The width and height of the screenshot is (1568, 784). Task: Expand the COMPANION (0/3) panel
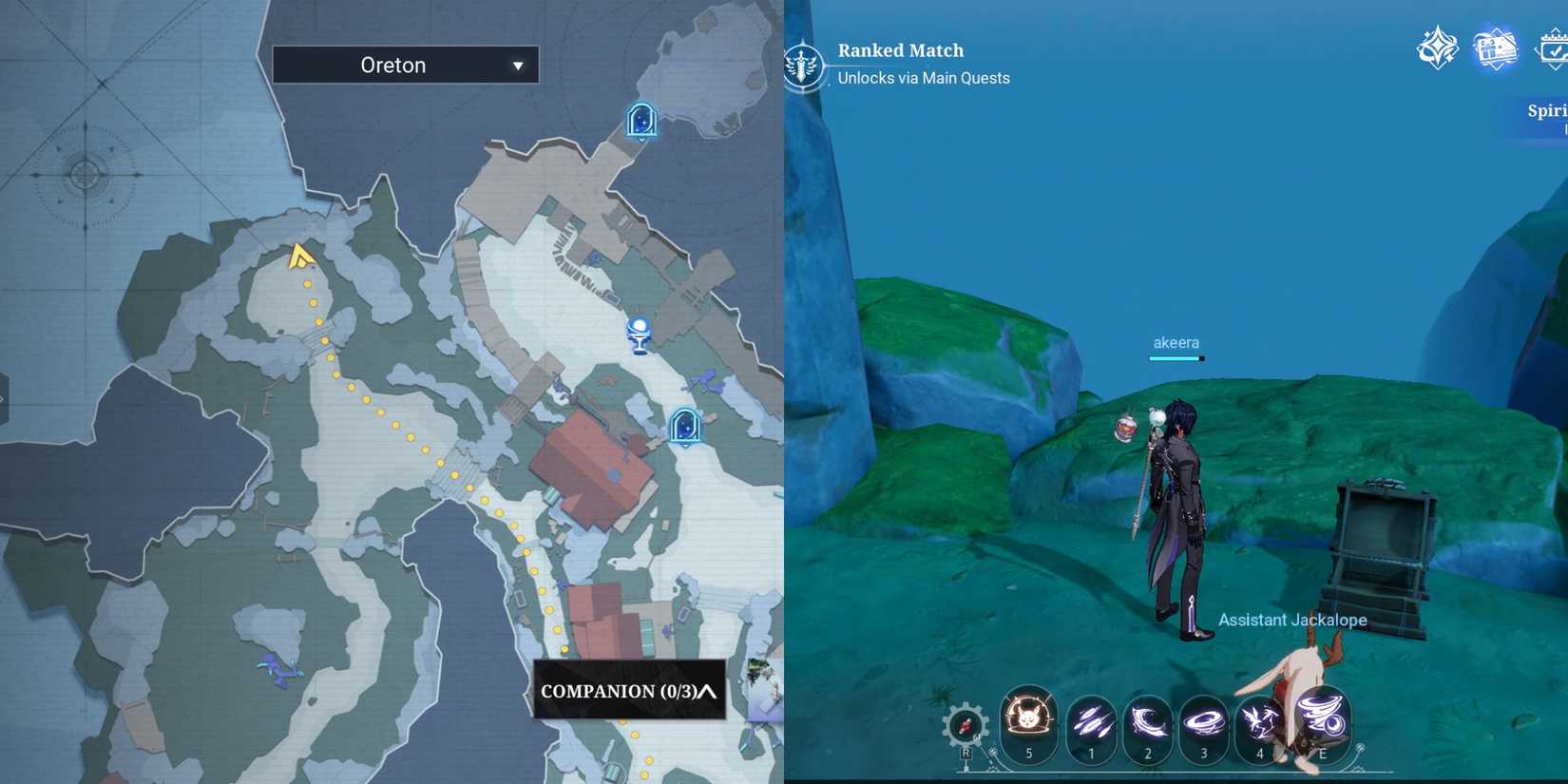click(x=627, y=692)
